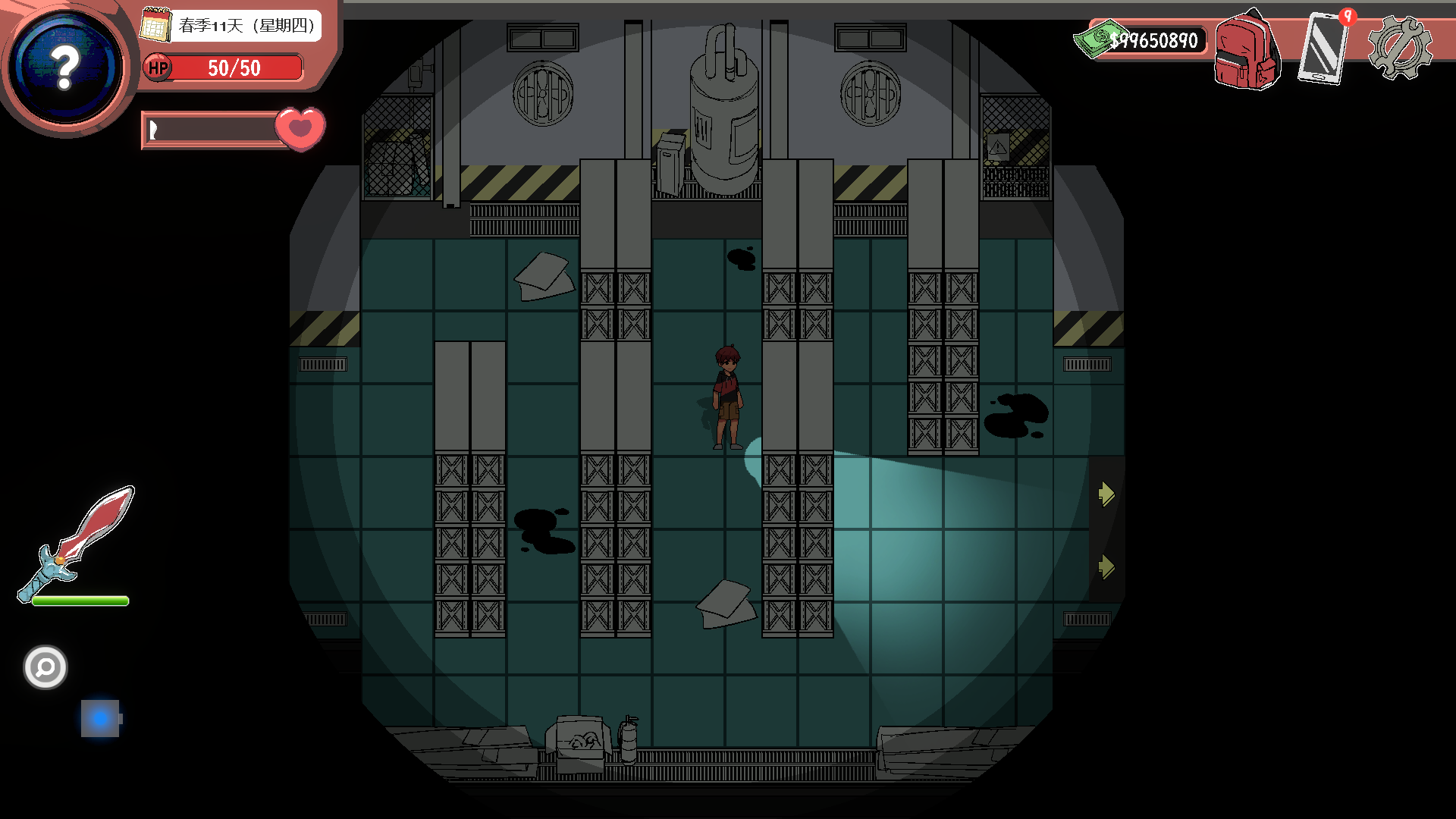Open the calendar date display
Image resolution: width=1456 pixels, height=819 pixels.
(x=231, y=26)
